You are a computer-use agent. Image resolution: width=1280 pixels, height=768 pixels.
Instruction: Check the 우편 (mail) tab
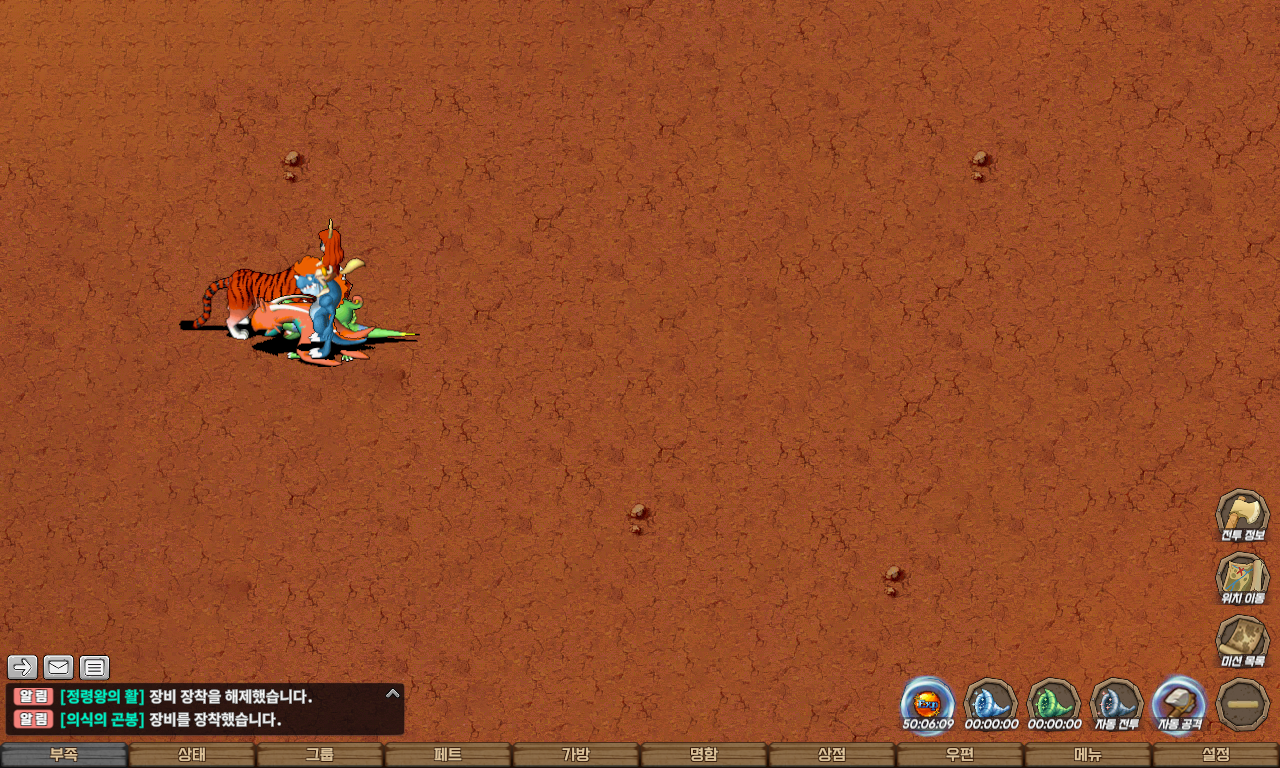[960, 755]
